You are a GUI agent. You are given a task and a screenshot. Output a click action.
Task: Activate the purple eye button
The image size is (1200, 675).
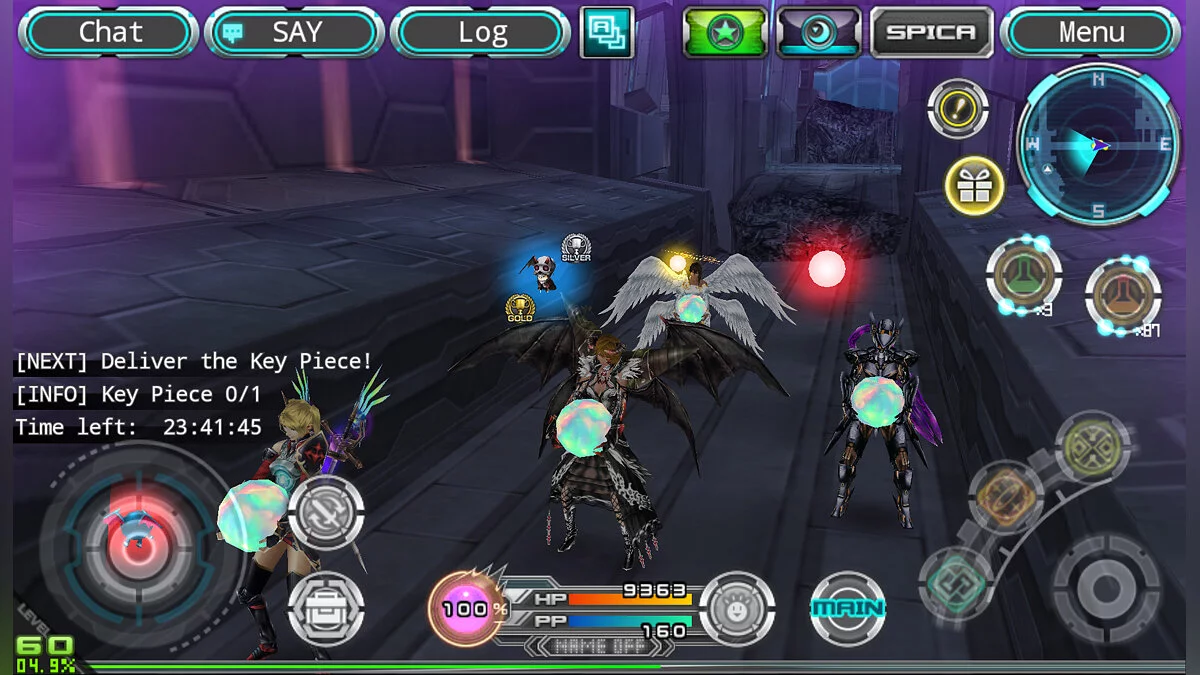[x=819, y=32]
